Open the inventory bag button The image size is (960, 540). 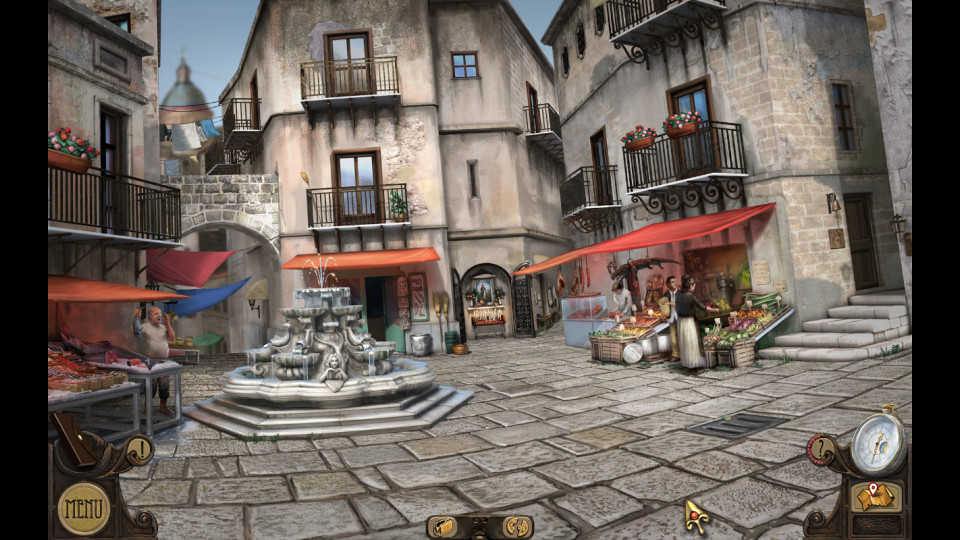[x=443, y=526]
